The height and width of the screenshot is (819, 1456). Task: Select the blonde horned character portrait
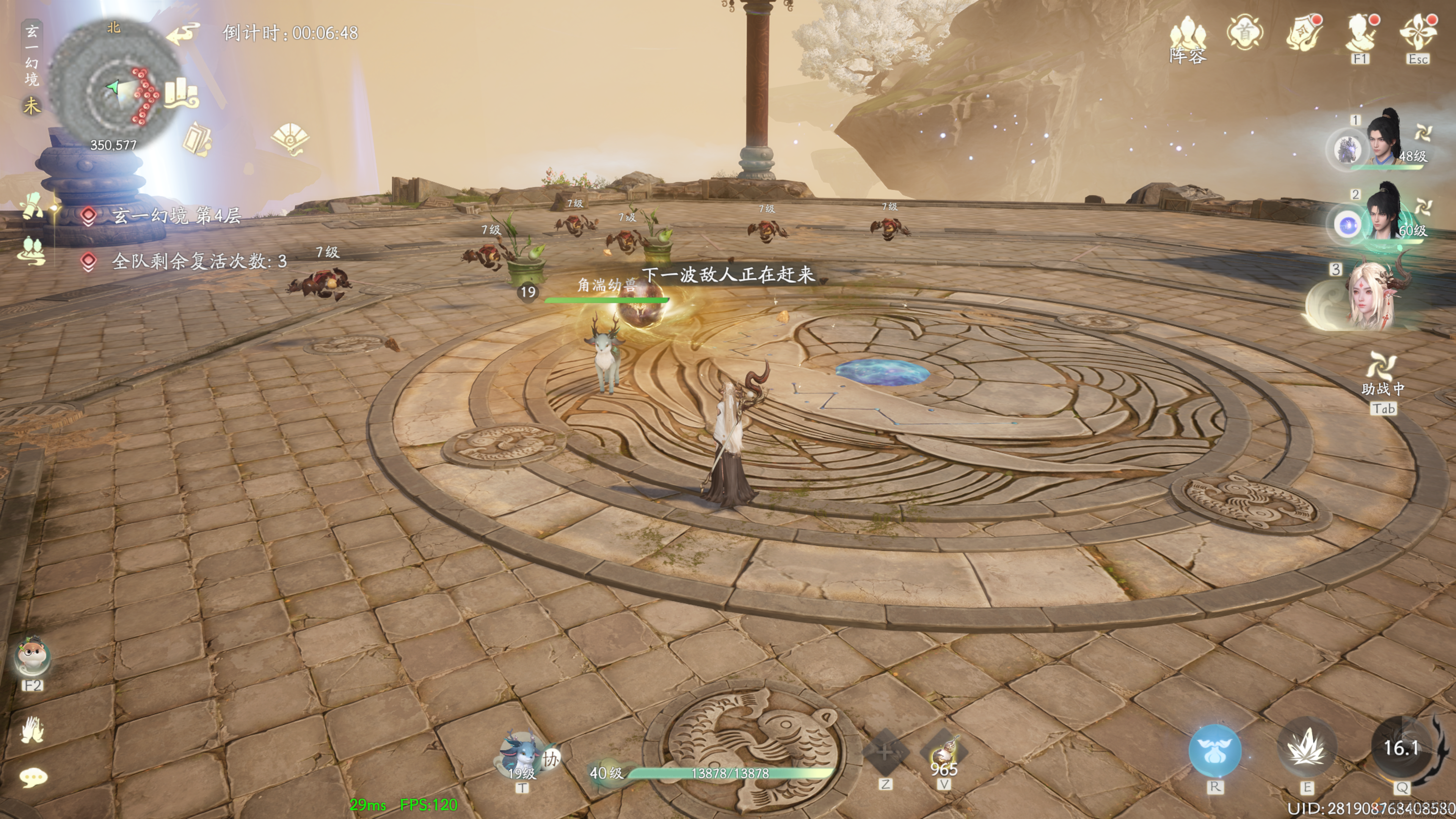coord(1371,297)
